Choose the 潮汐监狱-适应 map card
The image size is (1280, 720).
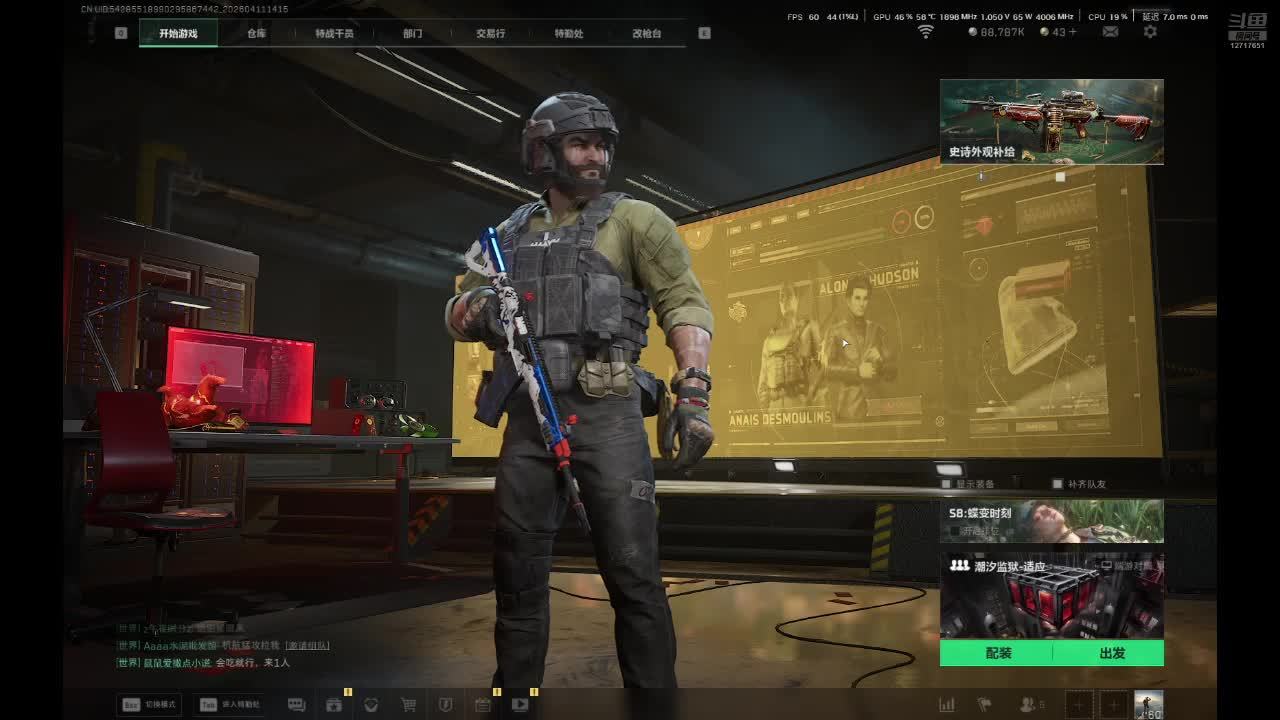[x=1051, y=596]
